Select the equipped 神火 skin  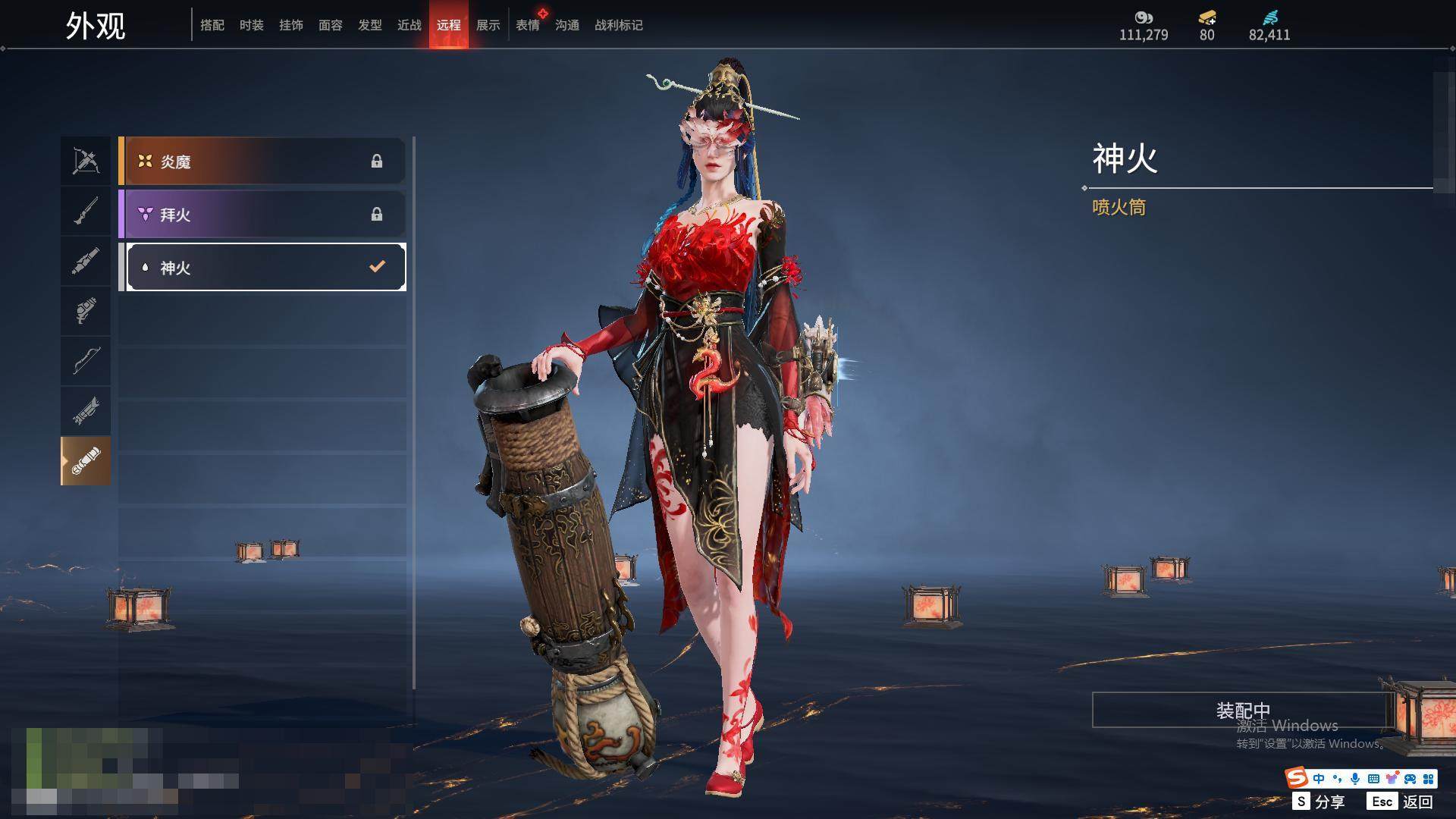click(x=265, y=267)
